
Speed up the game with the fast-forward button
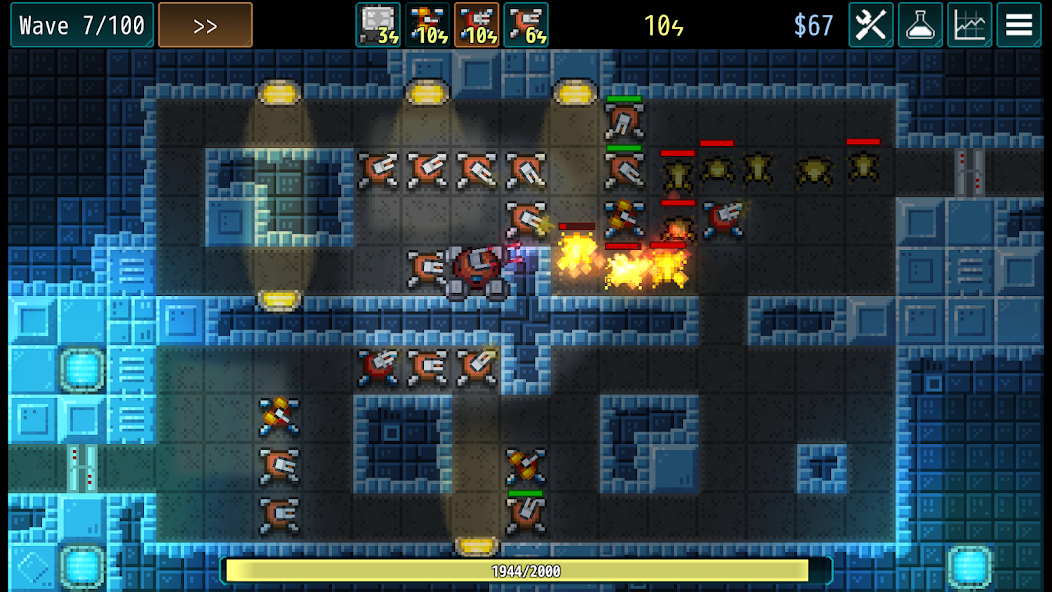point(205,25)
